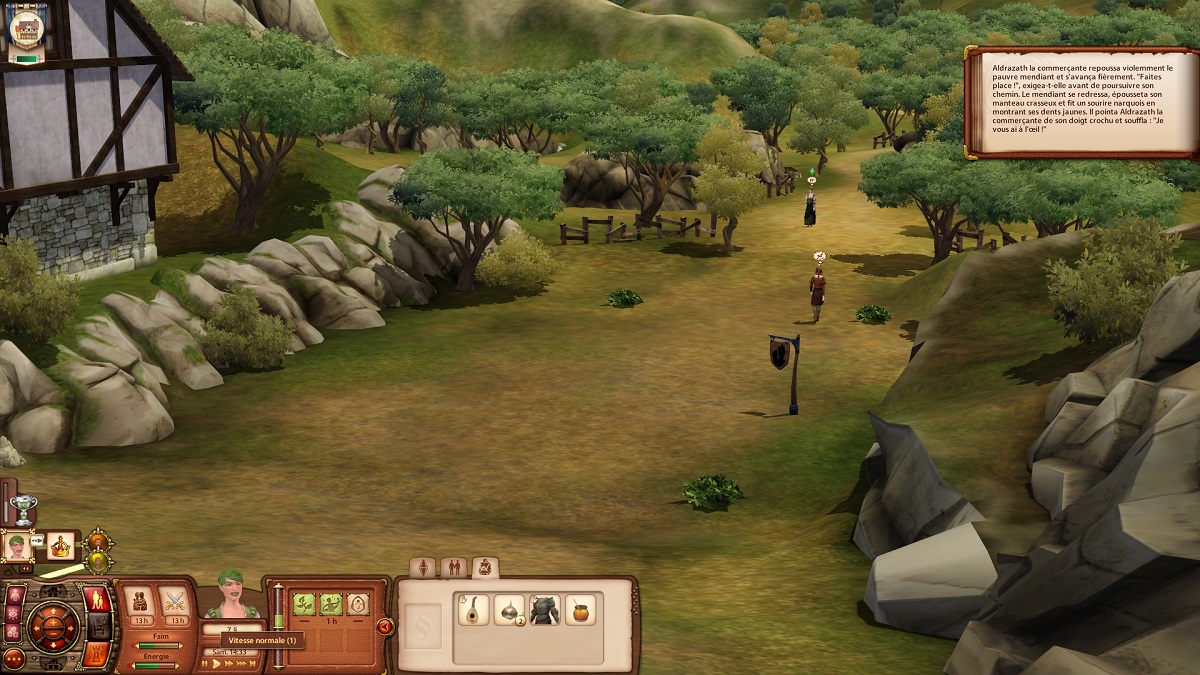Viewport: 1200px width, 675px height.
Task: Open the crown quest card
Action: click(x=60, y=546)
